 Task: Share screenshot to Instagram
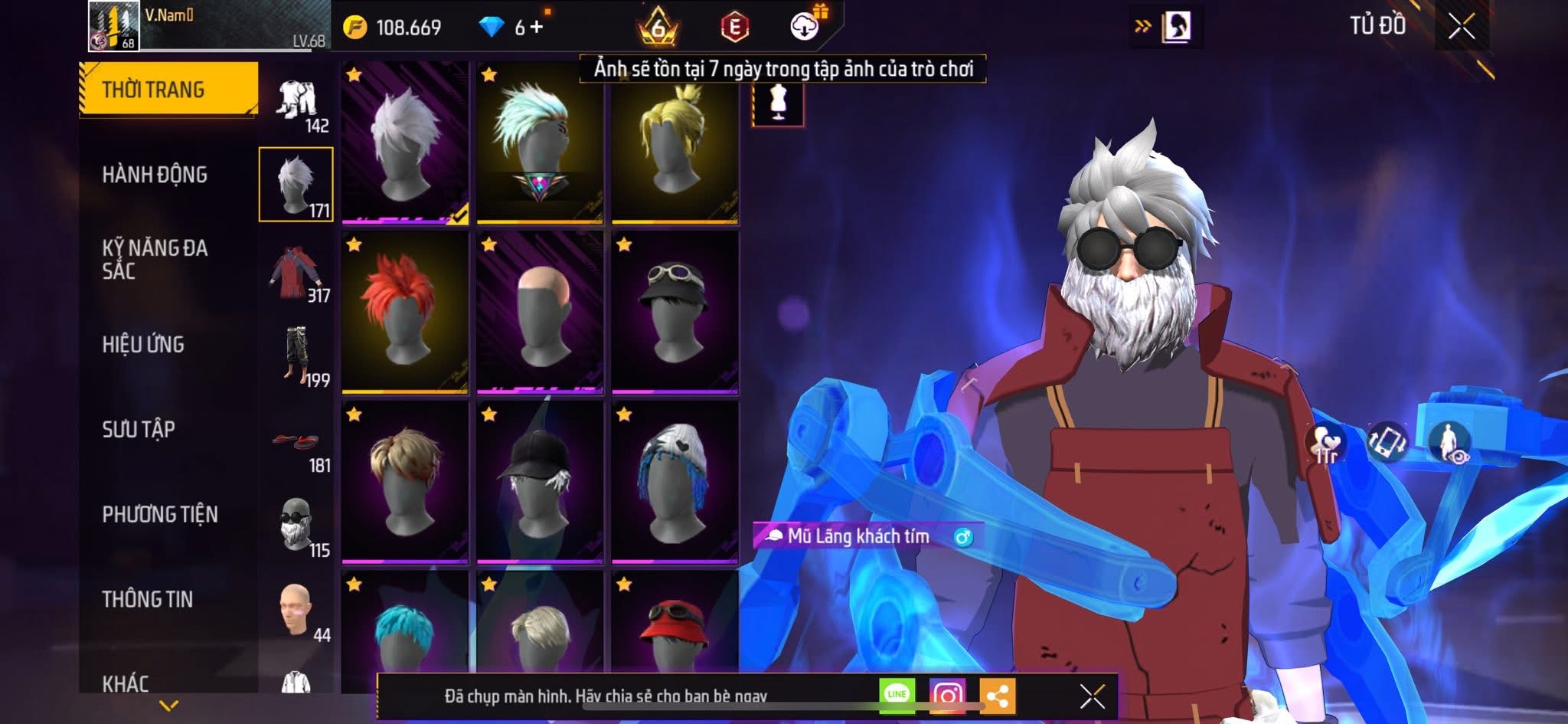[947, 695]
